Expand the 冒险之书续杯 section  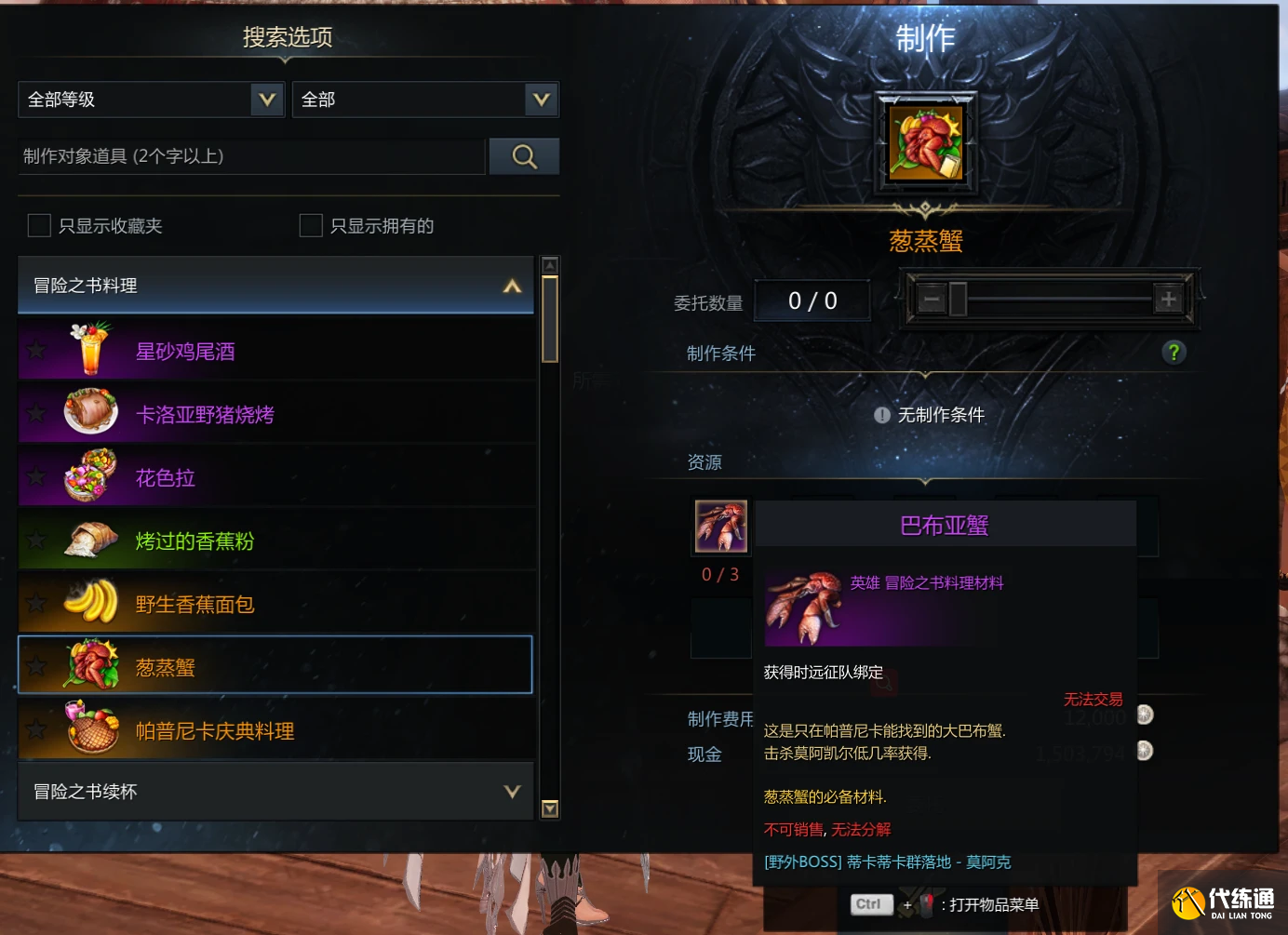(511, 792)
